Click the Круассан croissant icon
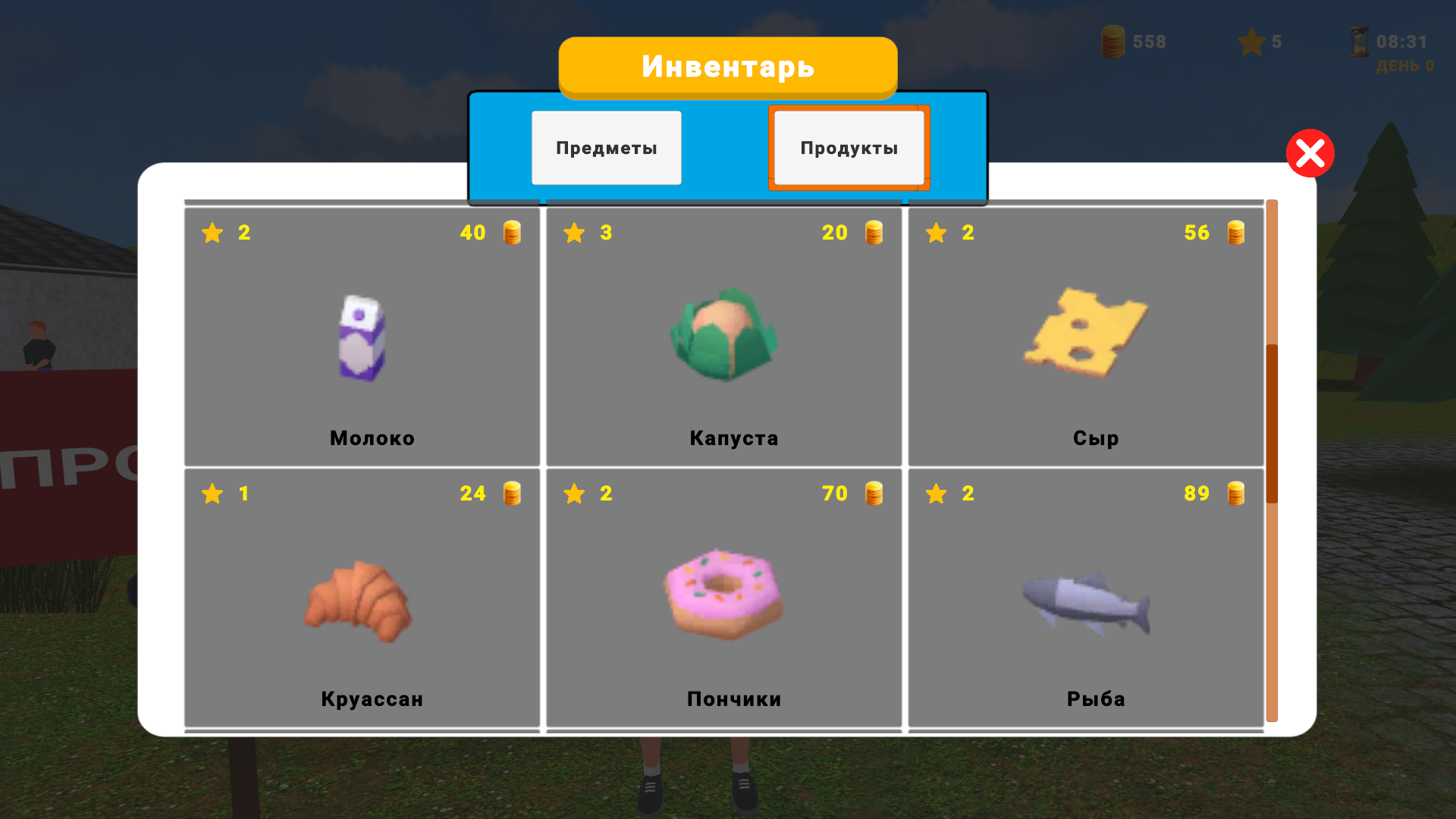 pyautogui.click(x=356, y=601)
